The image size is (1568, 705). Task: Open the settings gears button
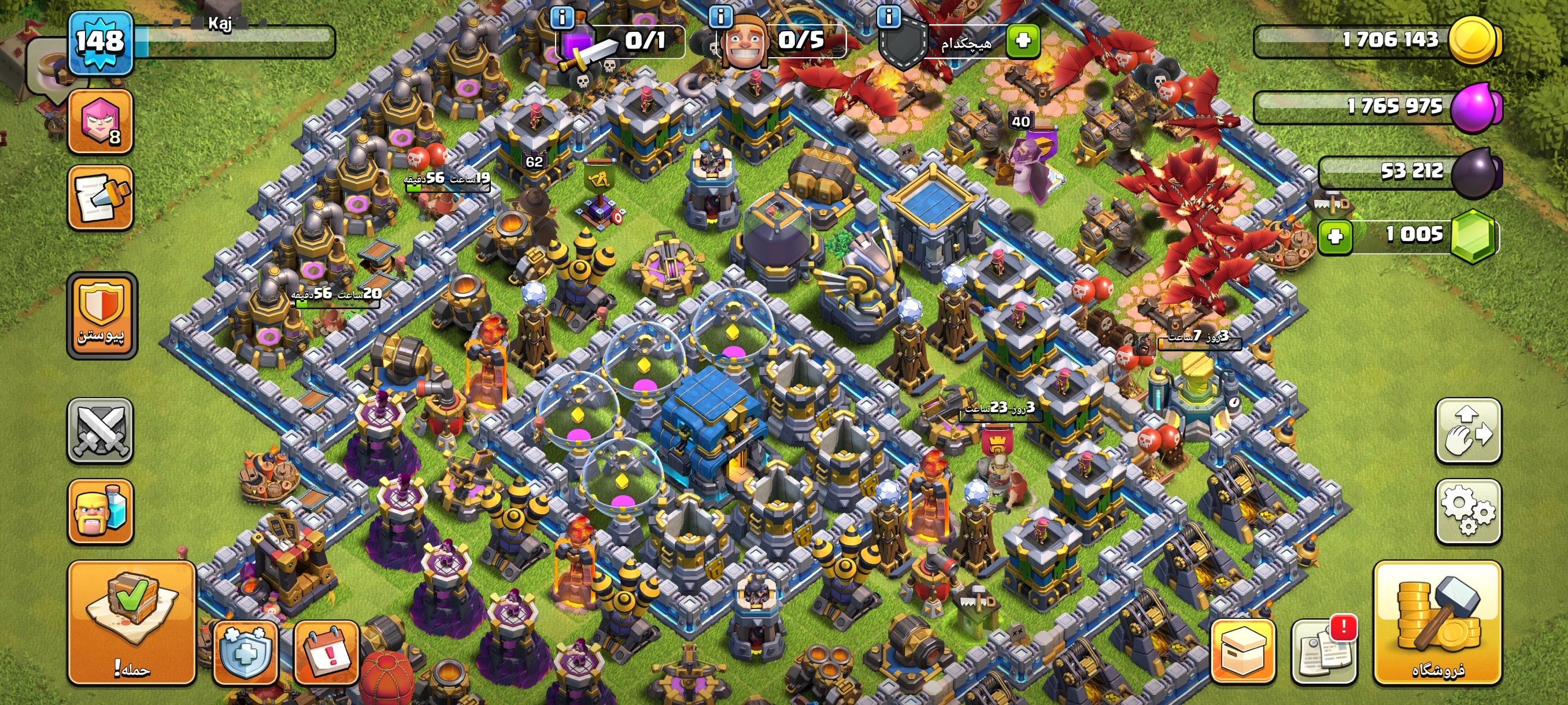click(x=1468, y=511)
